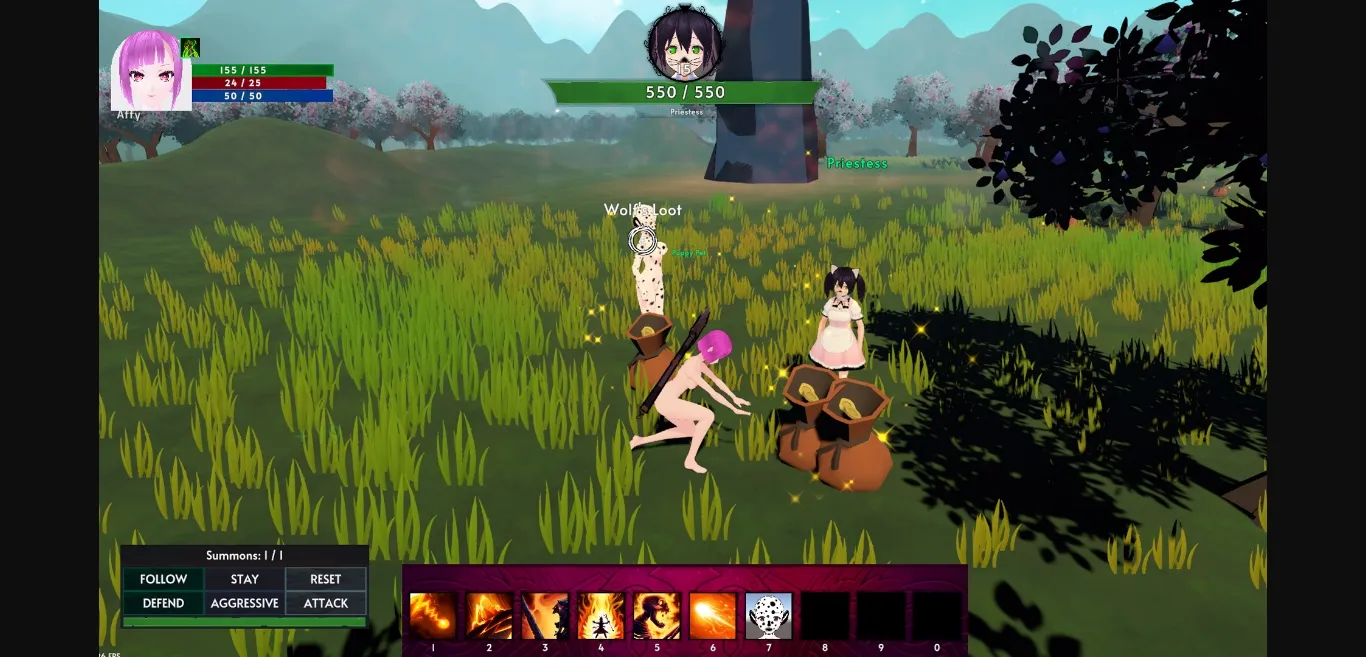Activate the spotted pet summon in slot 7
This screenshot has width=1366, height=657.
point(769,616)
